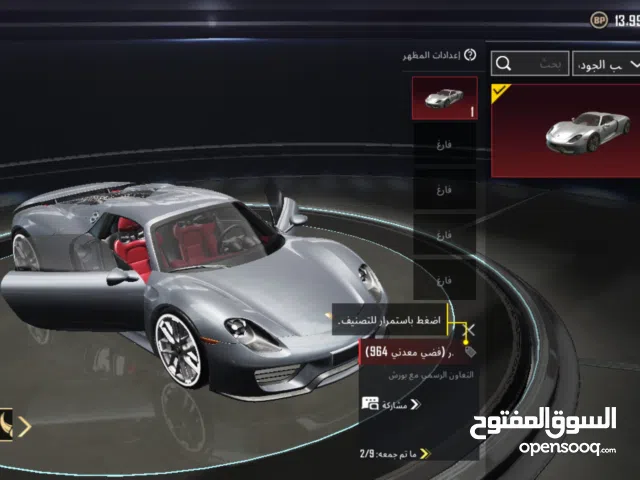Select the metallic silver 964 name tag

(x=410, y=351)
